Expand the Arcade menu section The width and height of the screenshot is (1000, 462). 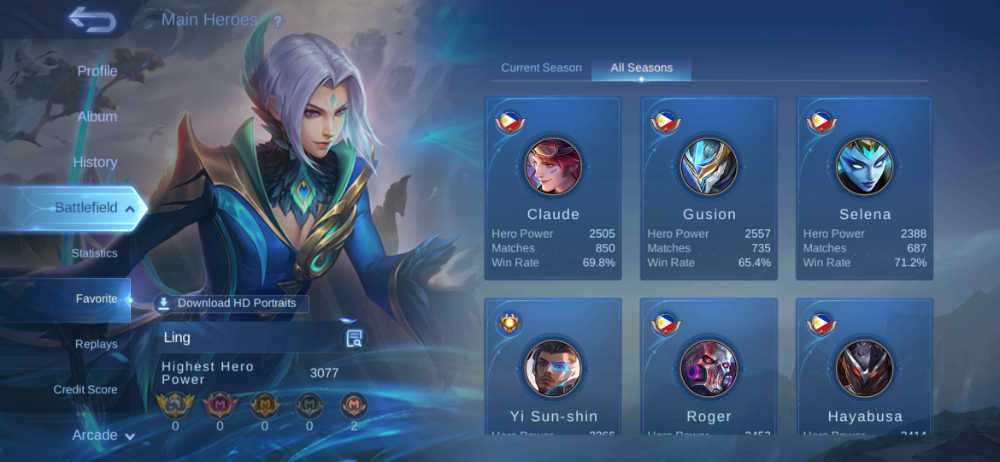pyautogui.click(x=103, y=435)
